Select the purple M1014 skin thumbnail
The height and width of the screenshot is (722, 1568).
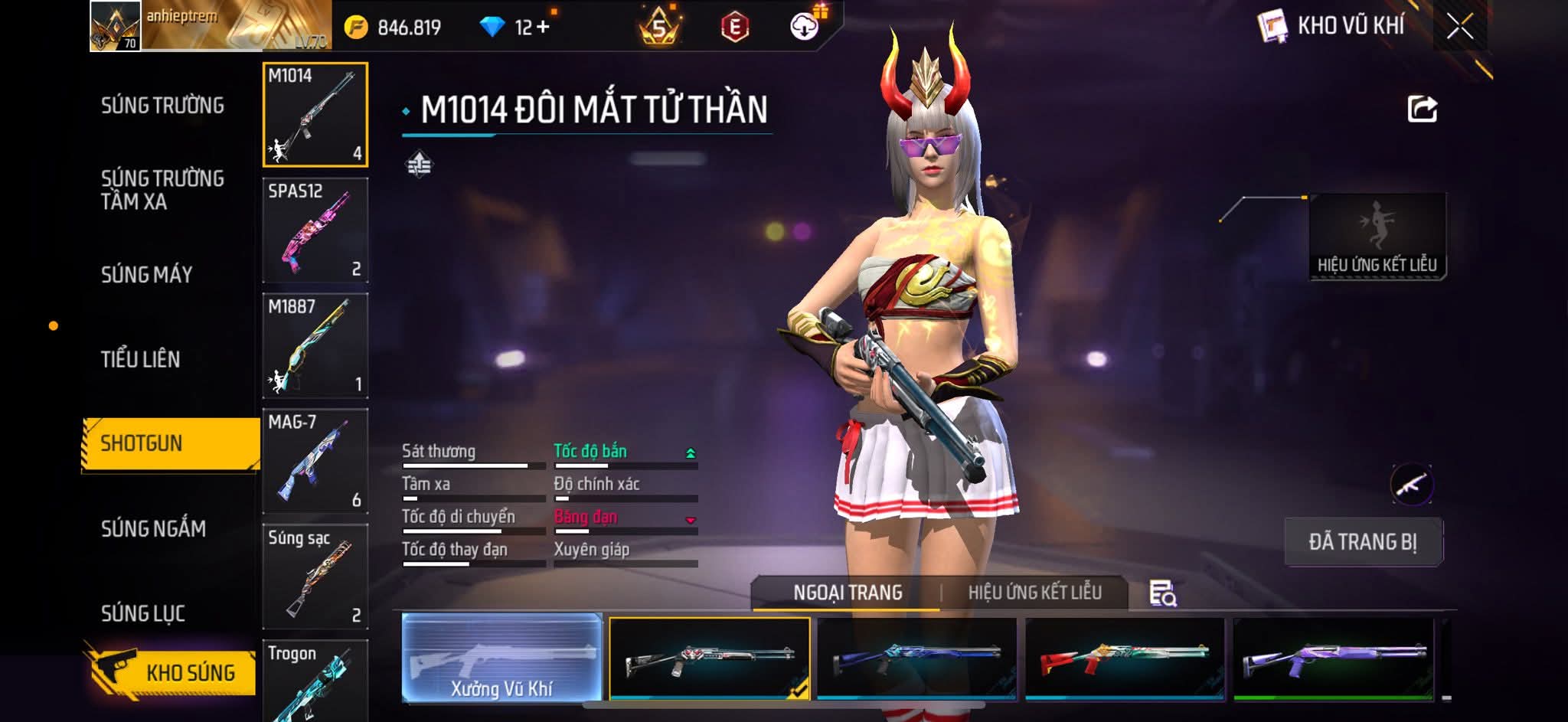coord(1333,658)
